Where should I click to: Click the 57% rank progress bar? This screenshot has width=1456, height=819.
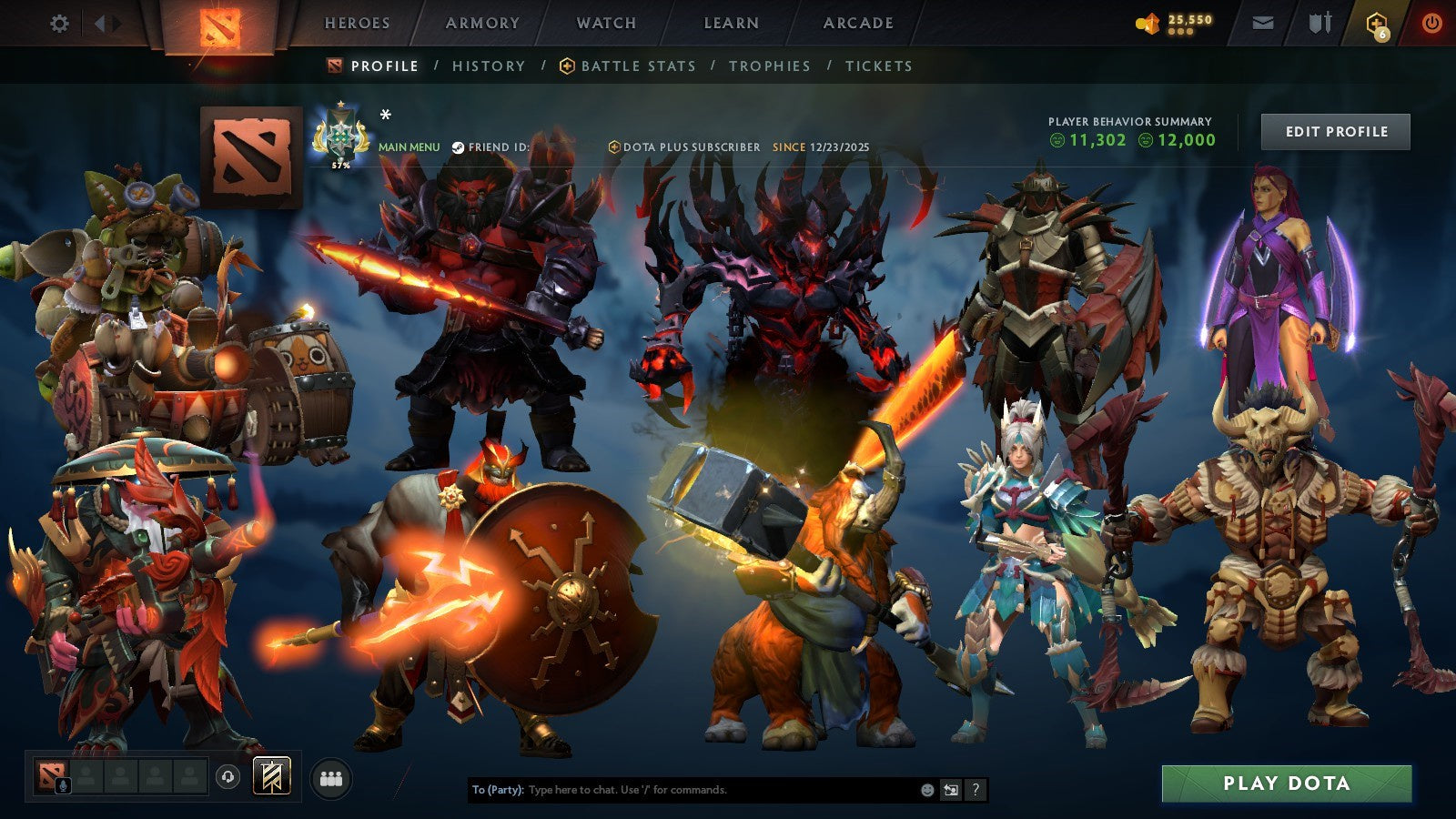coord(339,167)
